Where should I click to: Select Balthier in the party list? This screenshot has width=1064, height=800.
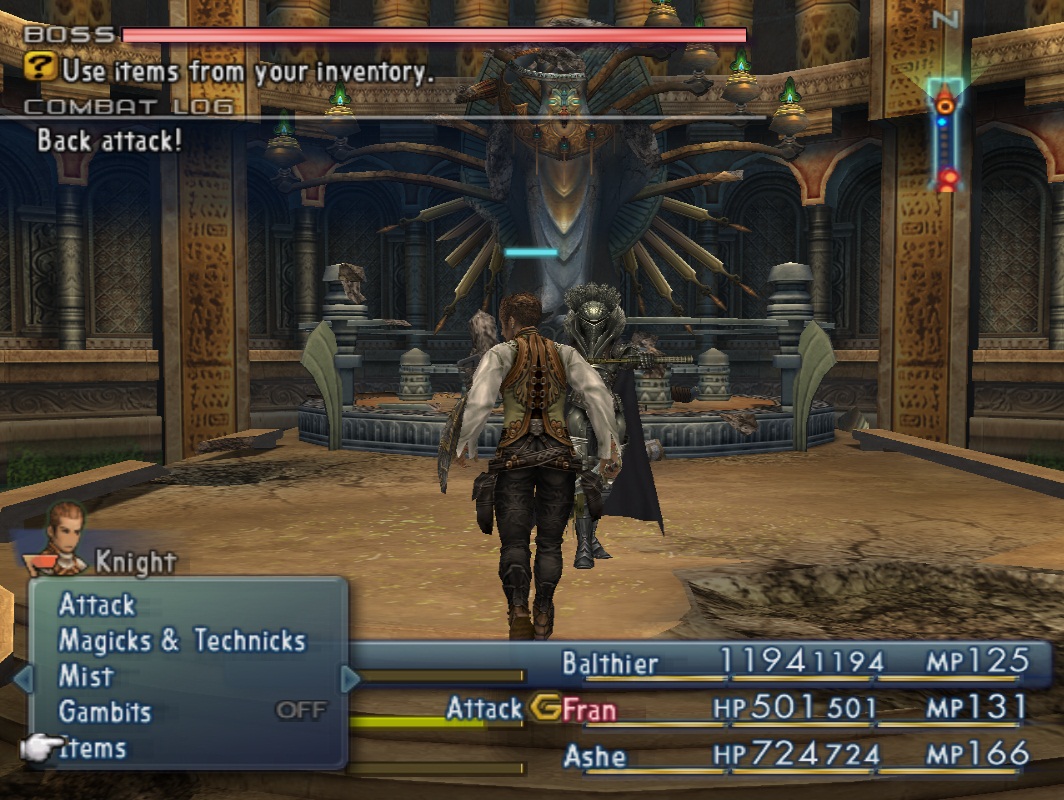[610, 663]
